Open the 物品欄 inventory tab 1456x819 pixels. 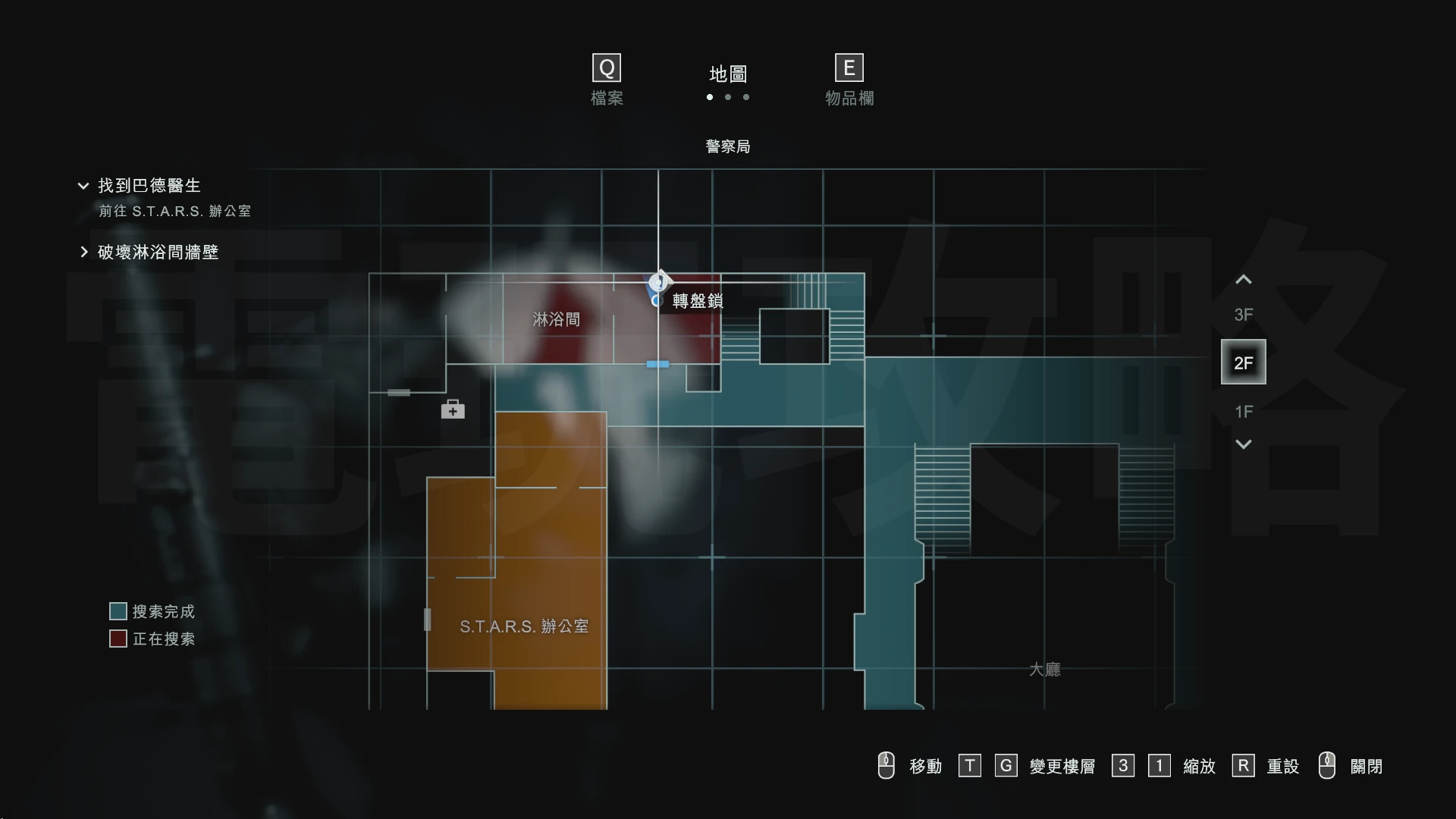pos(849,80)
